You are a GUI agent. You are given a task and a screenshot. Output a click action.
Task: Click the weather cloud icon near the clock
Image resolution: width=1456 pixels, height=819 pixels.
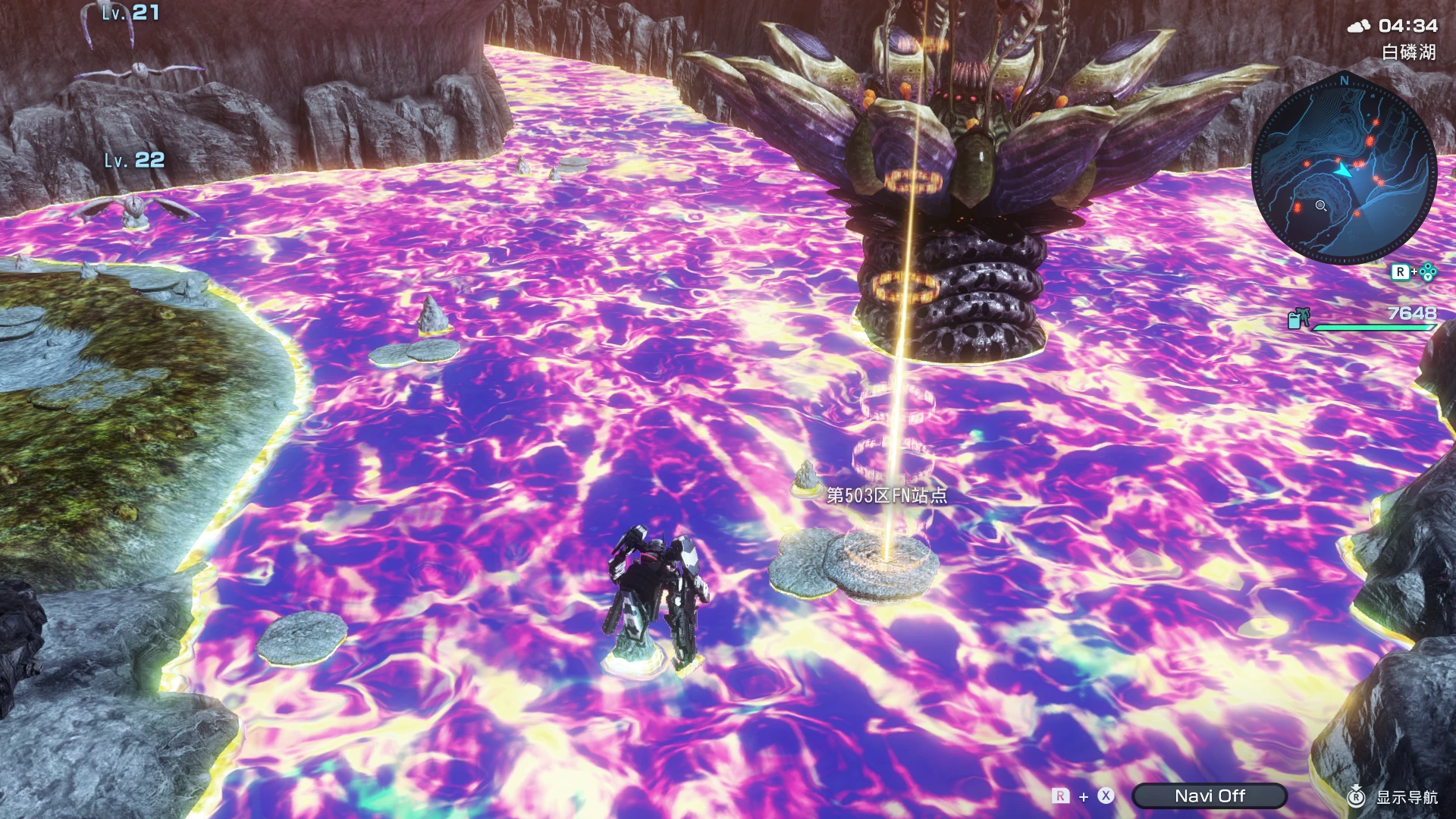tap(1360, 25)
